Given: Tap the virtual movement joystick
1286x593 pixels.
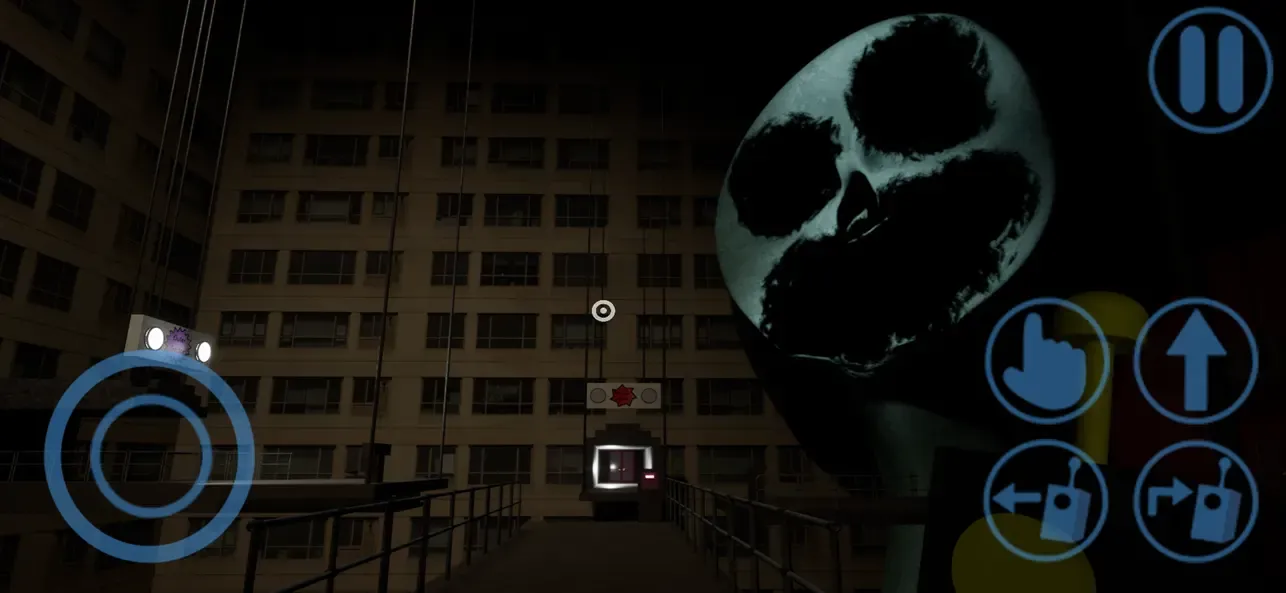Looking at the screenshot, I should (x=150, y=455).
